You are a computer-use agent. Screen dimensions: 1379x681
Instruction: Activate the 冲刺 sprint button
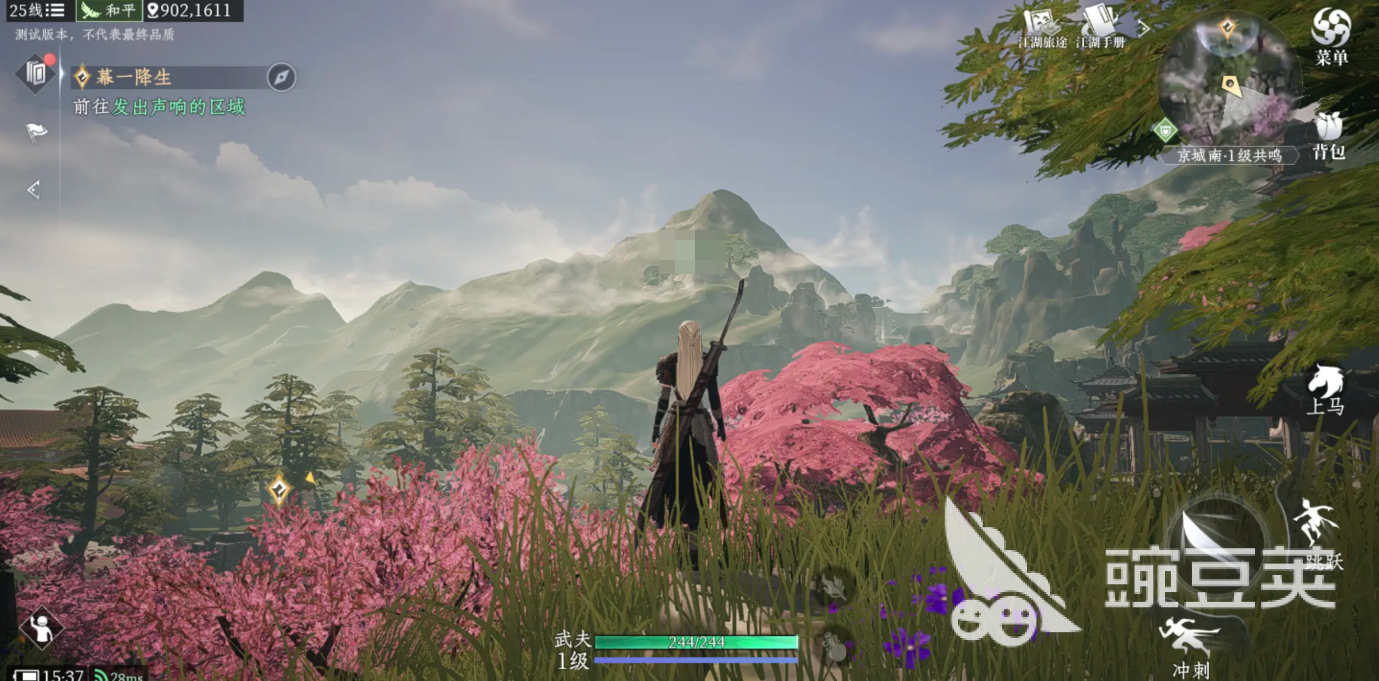tap(1192, 645)
